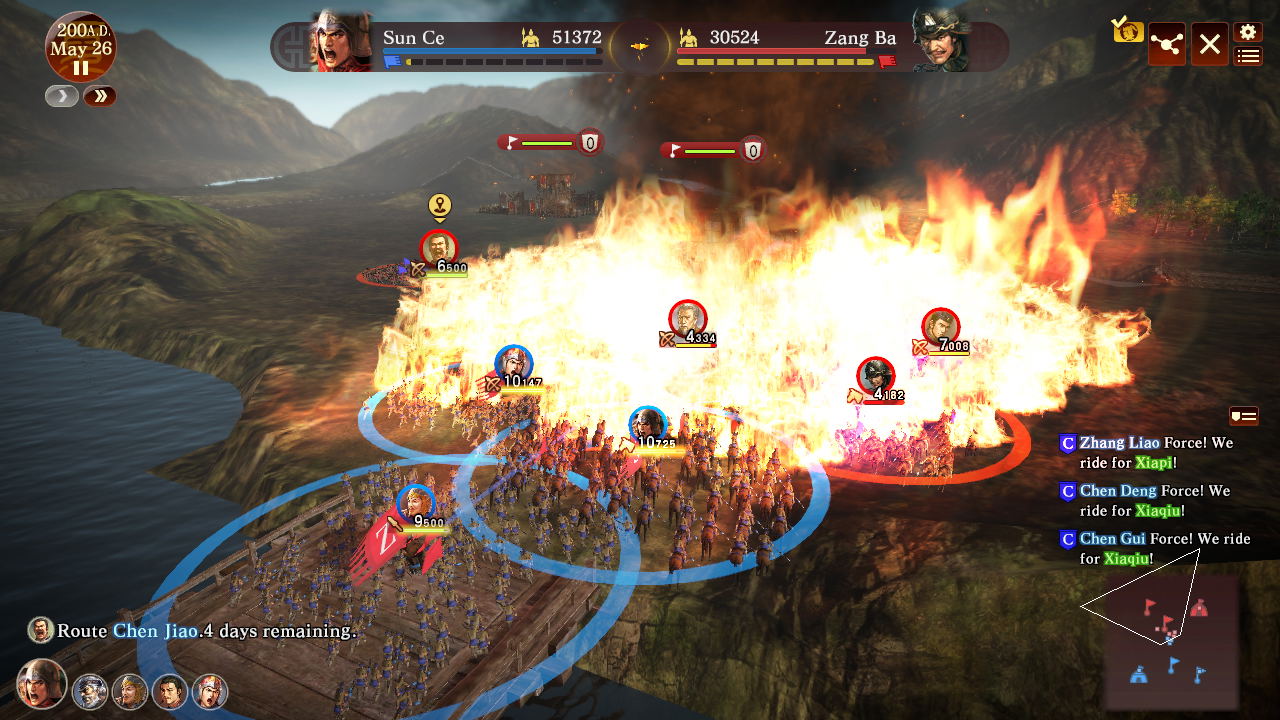Image resolution: width=1280 pixels, height=720 pixels.
Task: Toggle the gold checkmarked camera icon
Action: [x=1128, y=30]
